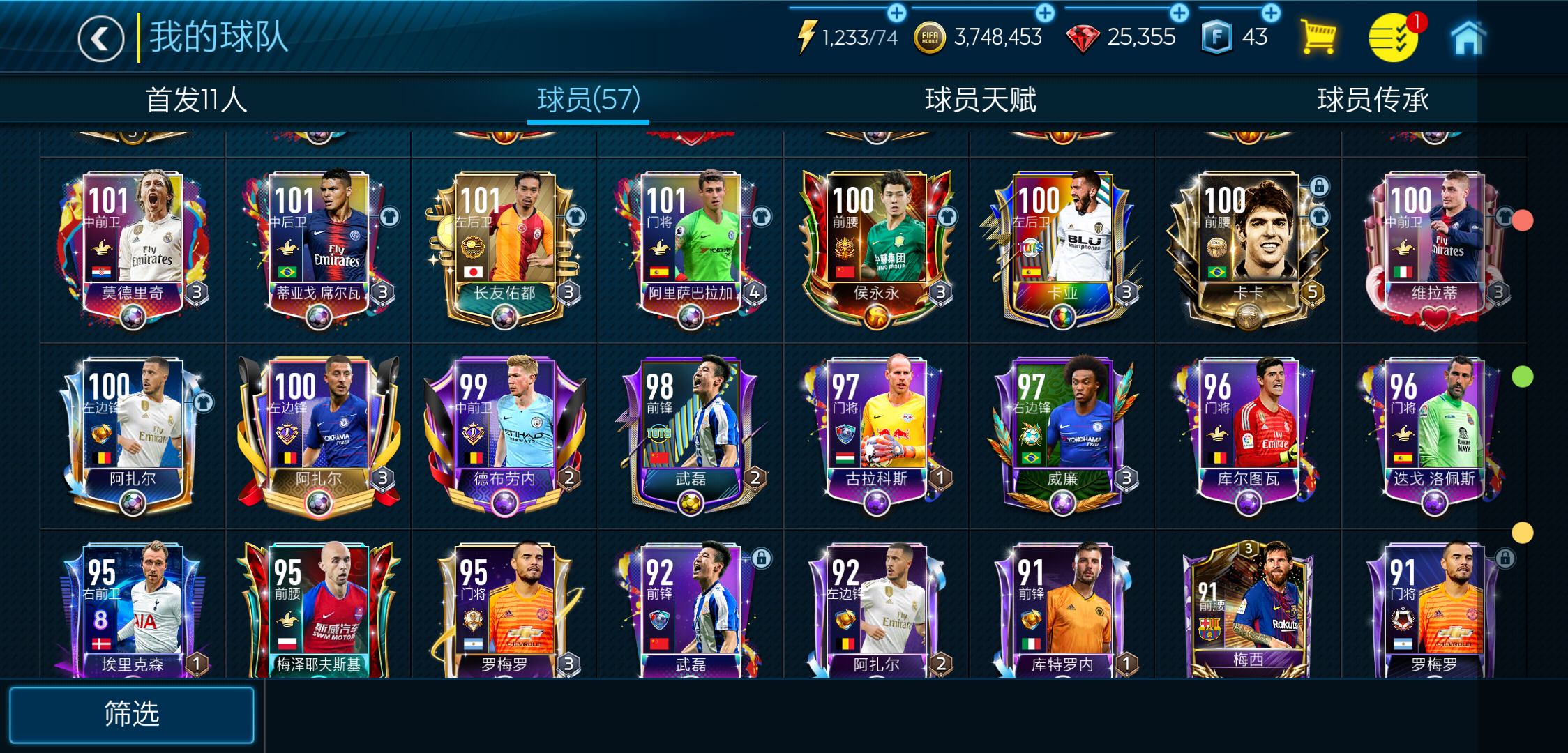The height and width of the screenshot is (753, 1568).
Task: Toggle the lock on the 91 罗梅罗 card
Action: tap(1505, 558)
